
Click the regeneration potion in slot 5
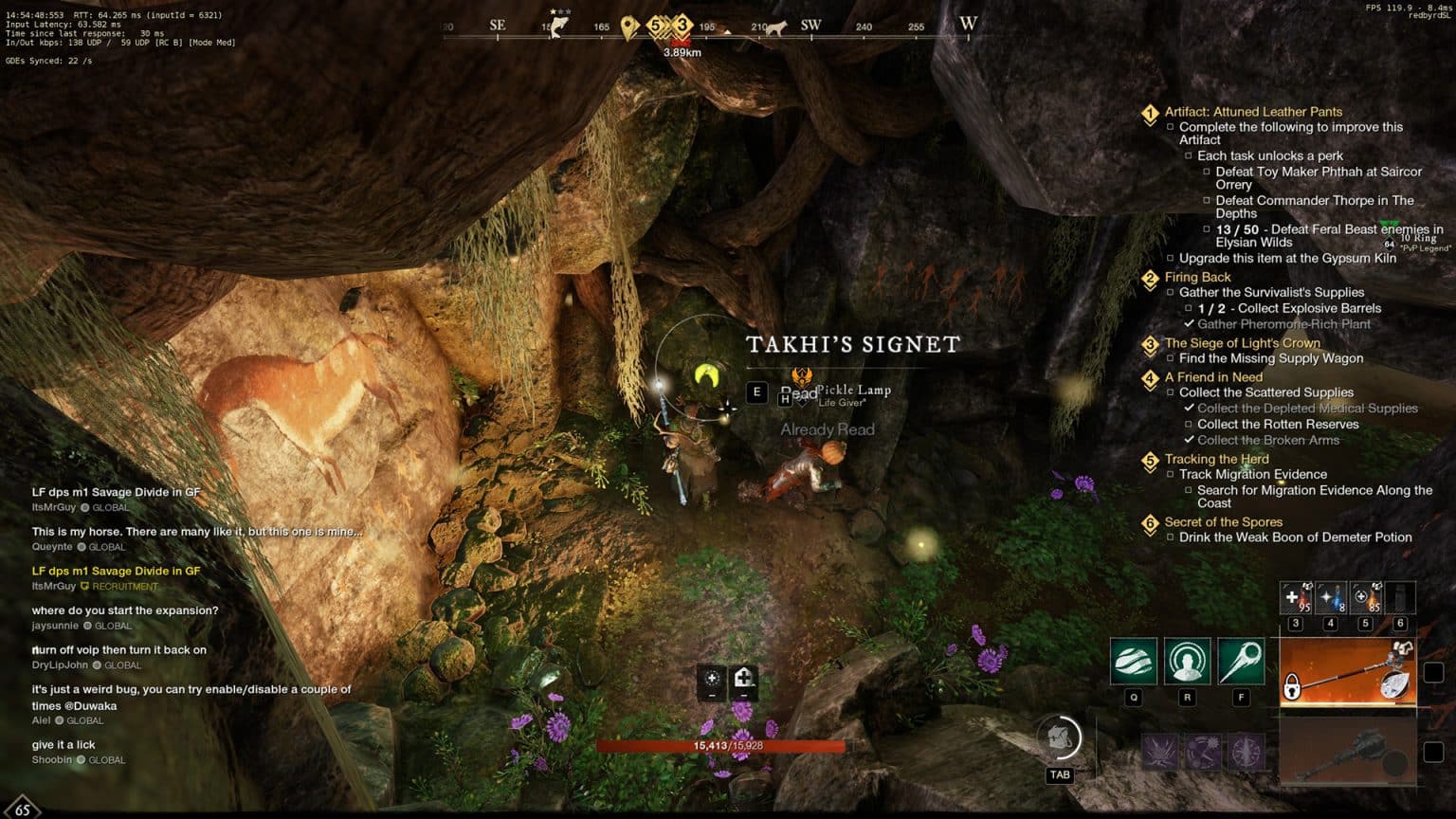pos(1365,598)
